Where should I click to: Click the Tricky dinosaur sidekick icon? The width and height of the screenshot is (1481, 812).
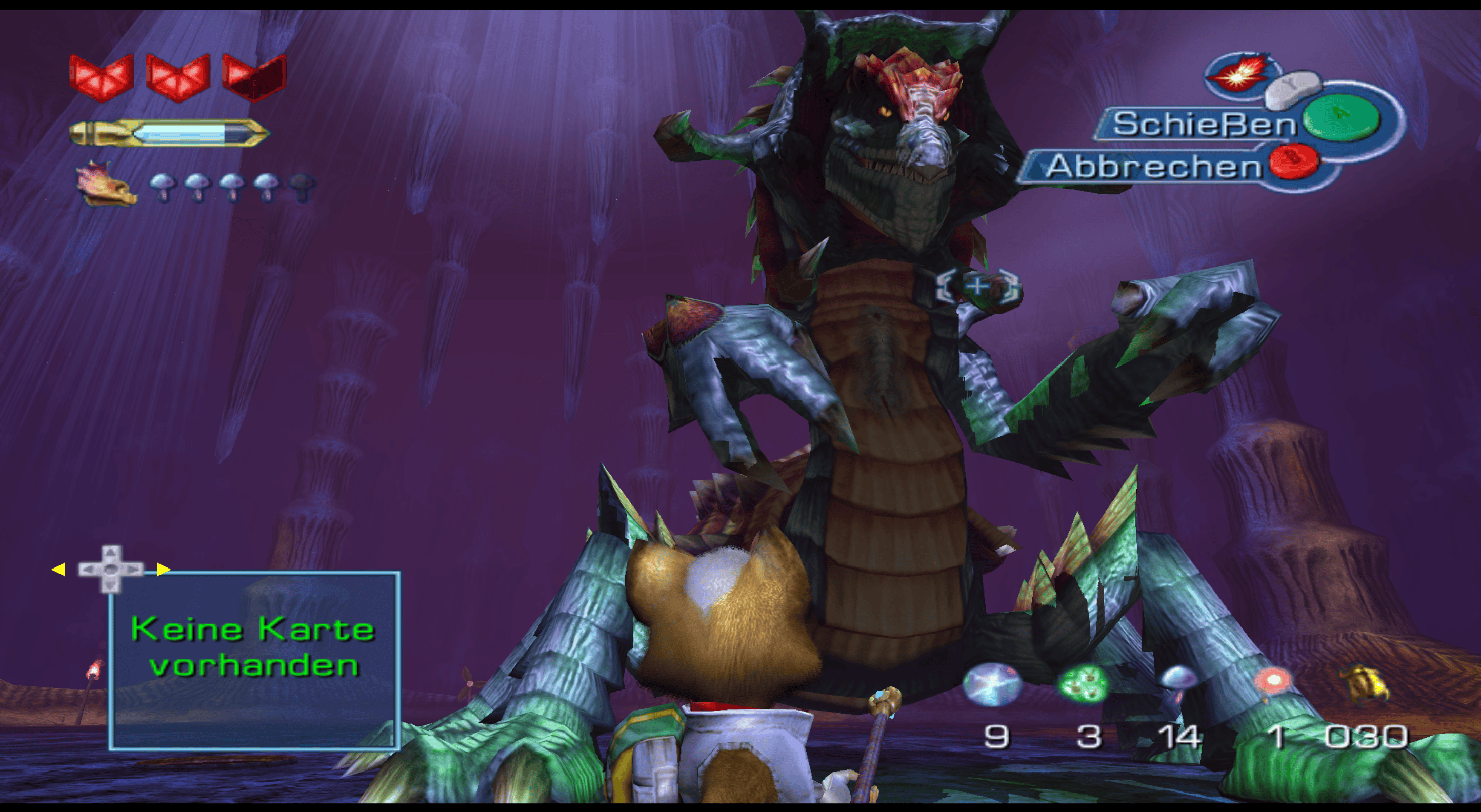pos(106,184)
